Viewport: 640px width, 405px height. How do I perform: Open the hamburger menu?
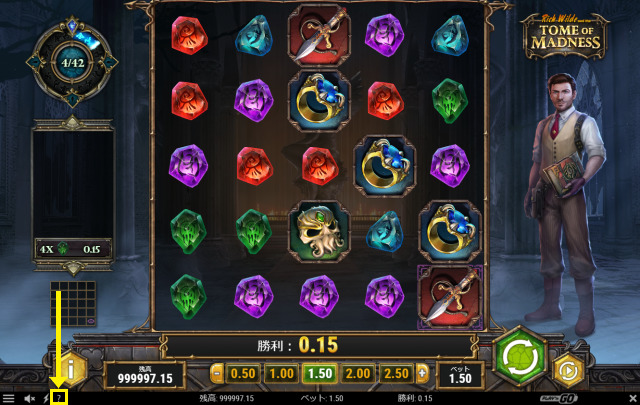[x=8, y=398]
